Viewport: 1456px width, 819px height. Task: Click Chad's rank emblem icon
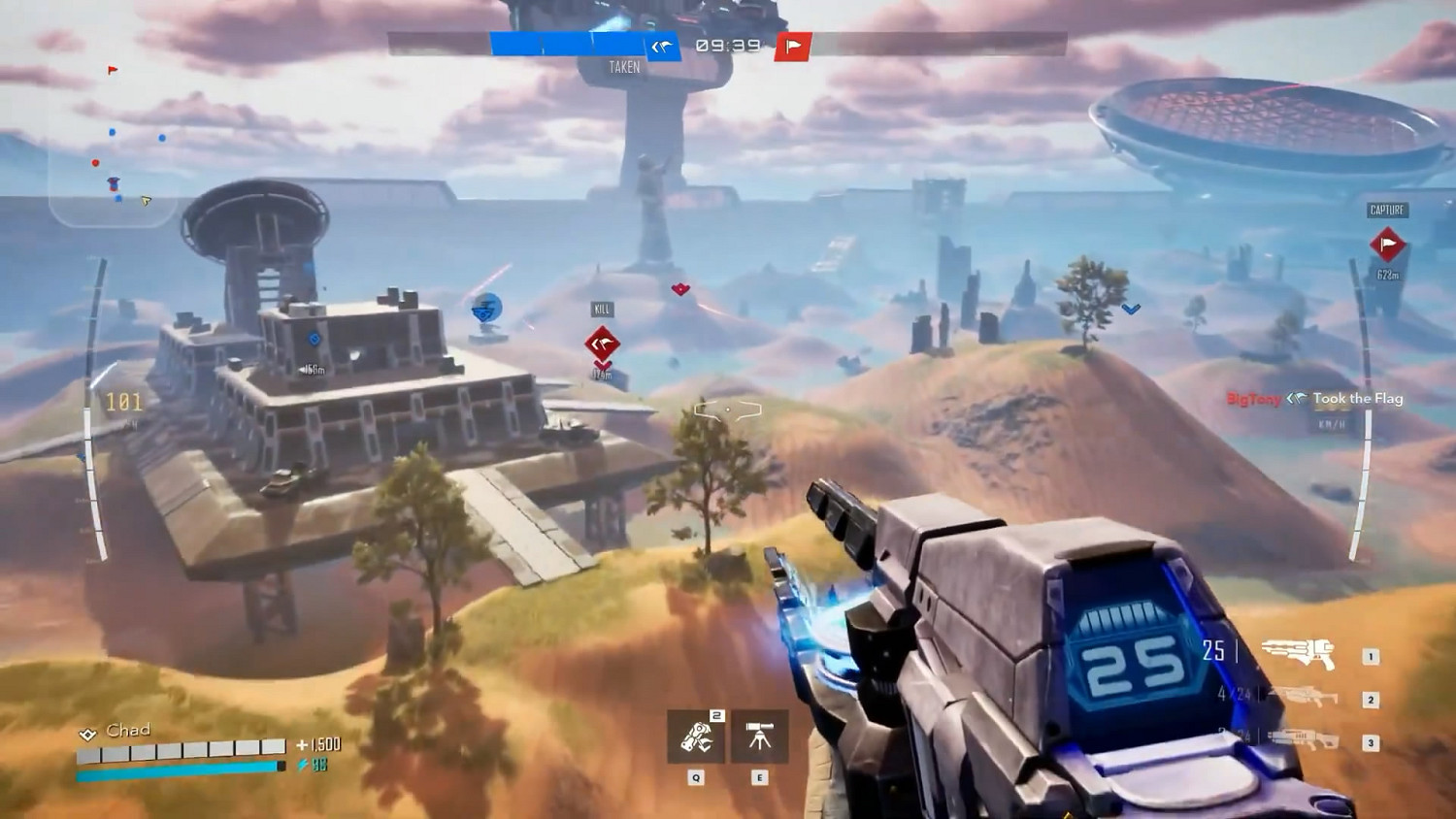click(88, 731)
